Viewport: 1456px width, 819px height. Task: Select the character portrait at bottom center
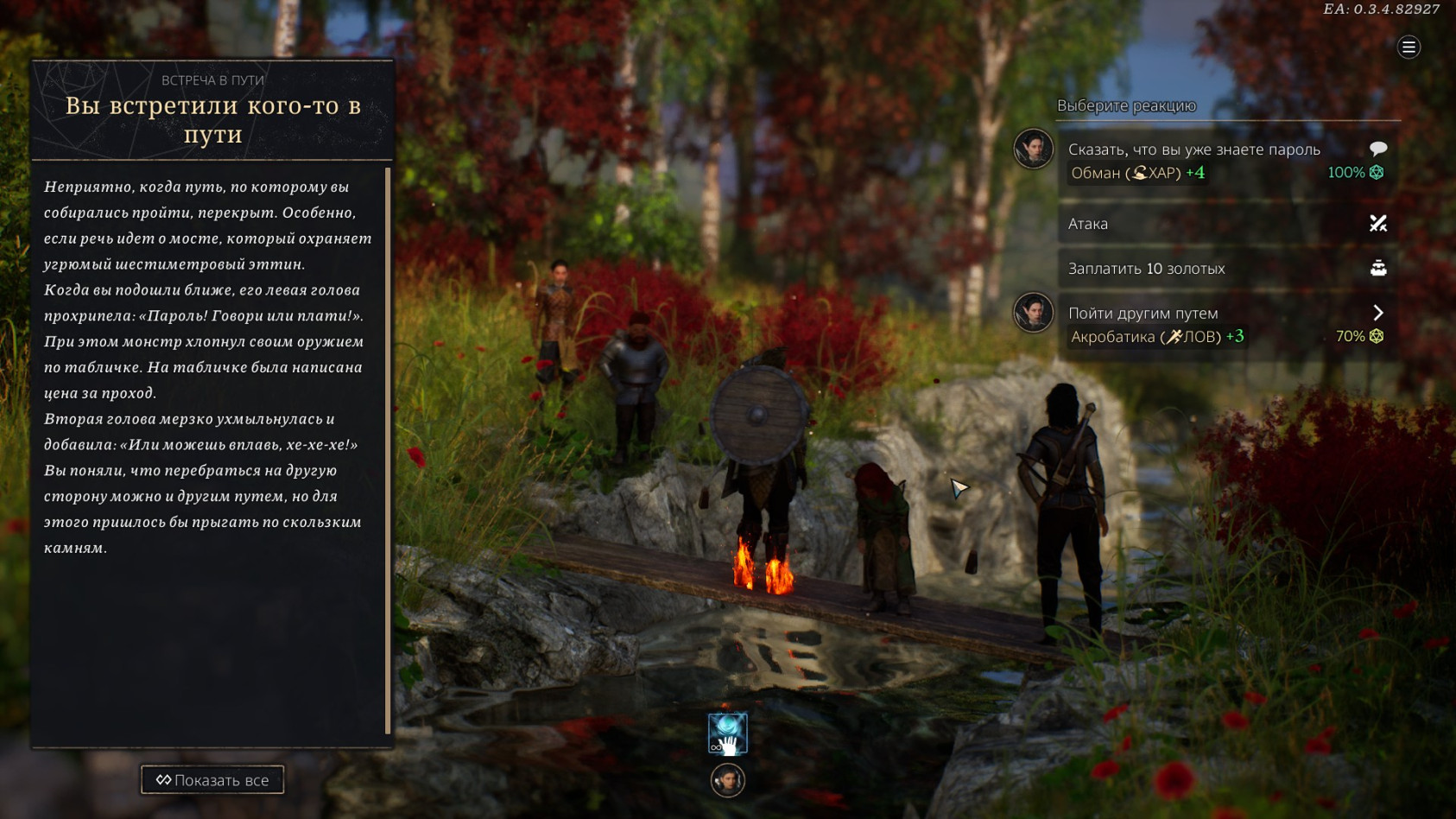pos(728,781)
